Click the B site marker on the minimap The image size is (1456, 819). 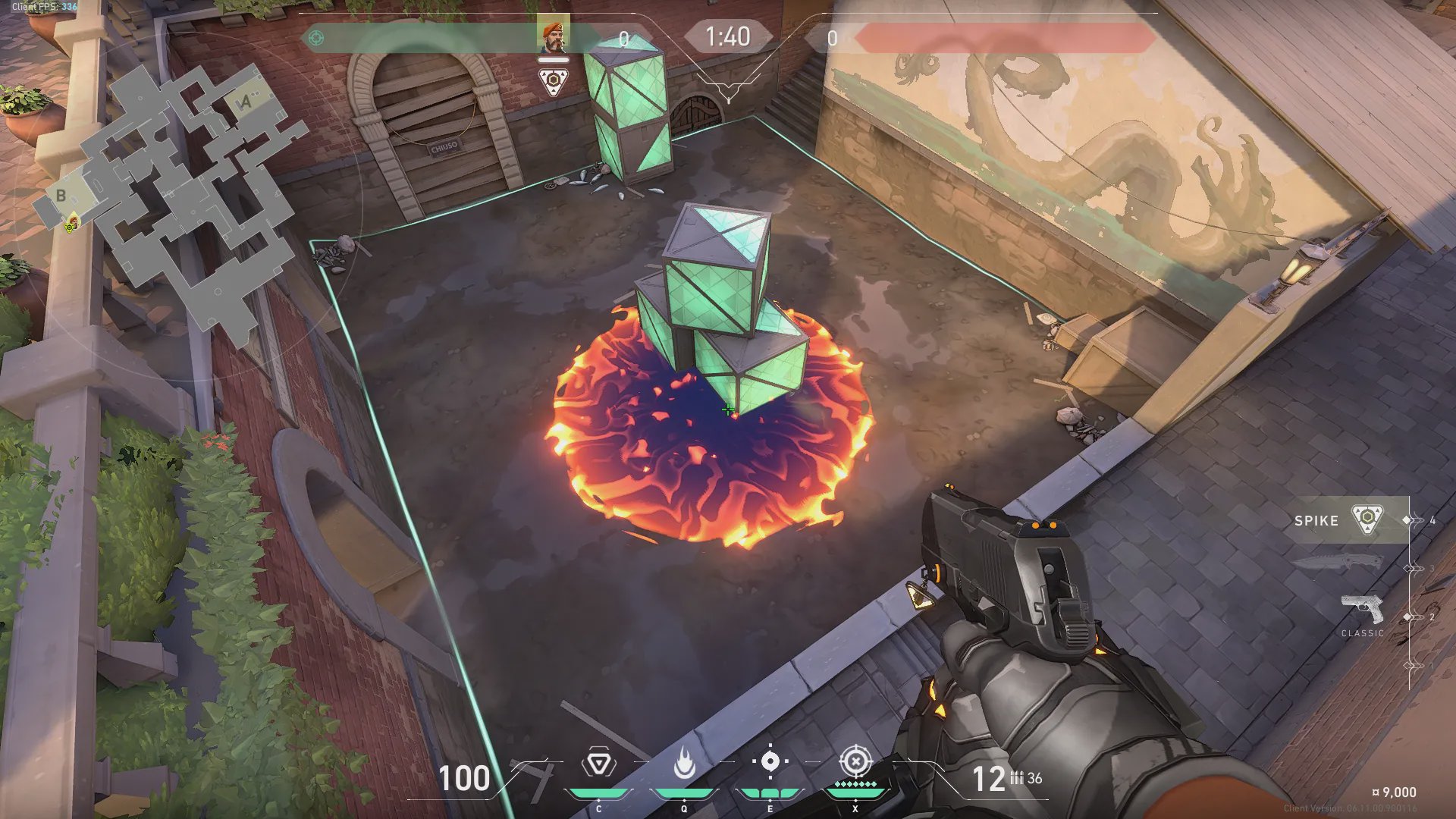point(61,196)
